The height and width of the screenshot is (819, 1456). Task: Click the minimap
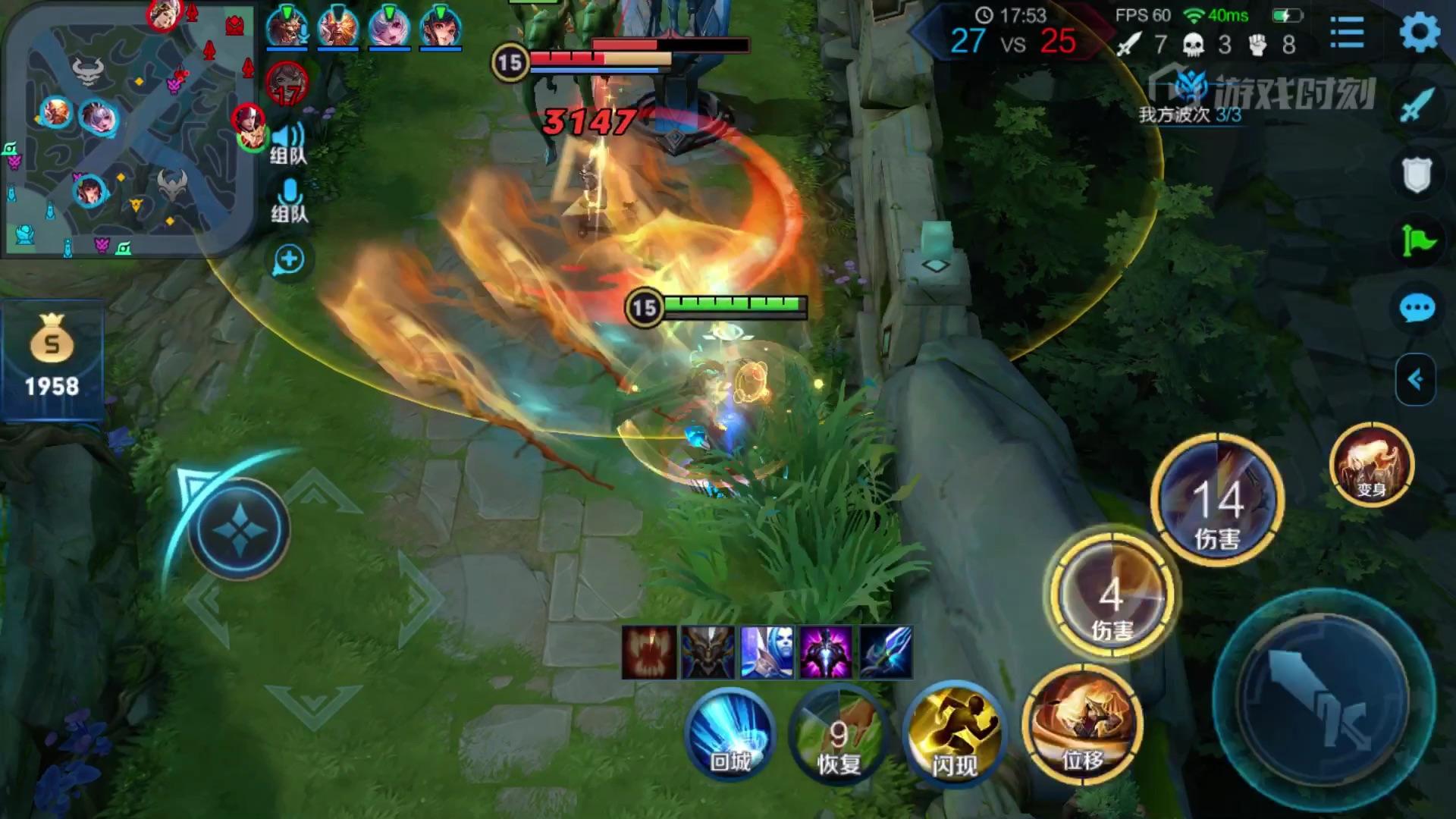[129, 129]
